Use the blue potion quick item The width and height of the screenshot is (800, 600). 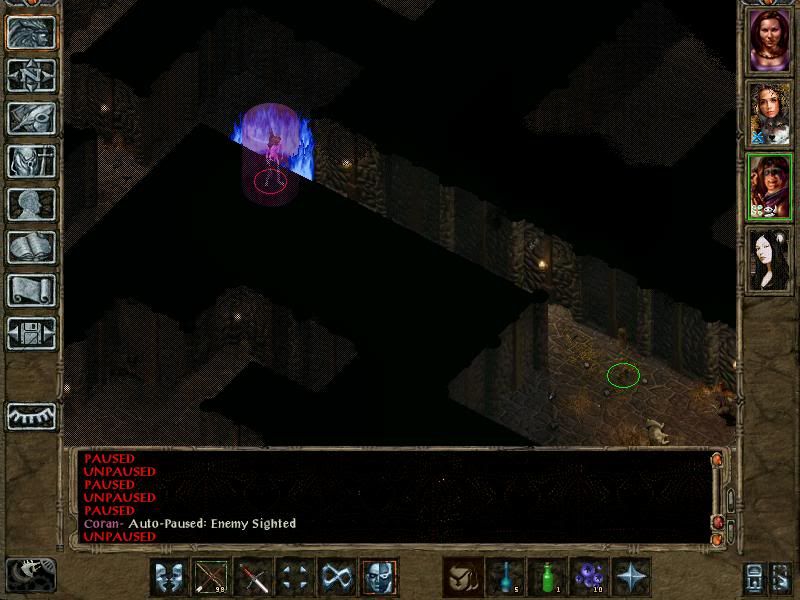click(x=505, y=577)
